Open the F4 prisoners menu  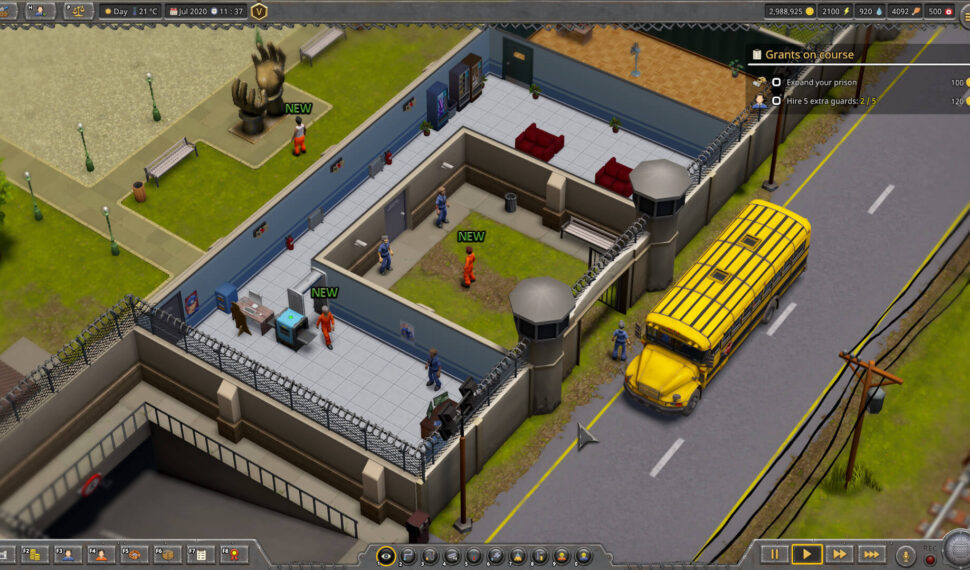click(101, 554)
